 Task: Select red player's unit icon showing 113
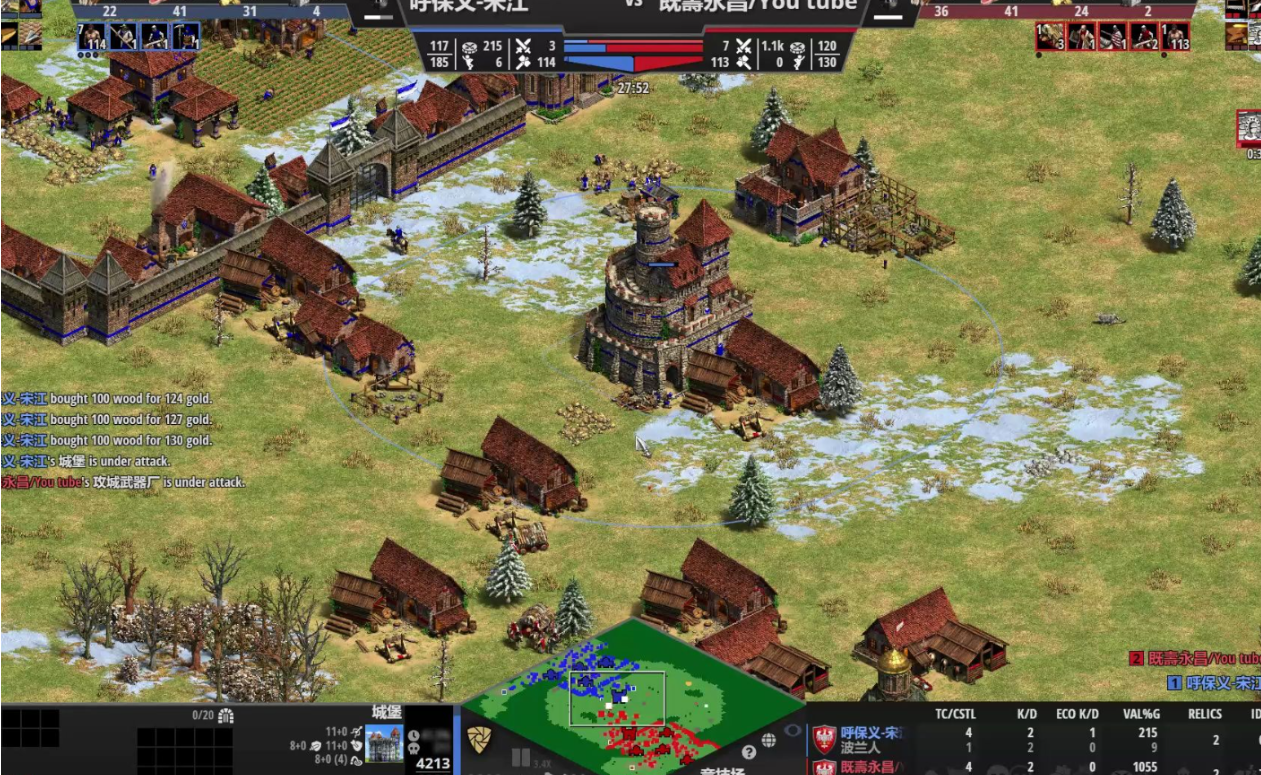click(x=1175, y=37)
